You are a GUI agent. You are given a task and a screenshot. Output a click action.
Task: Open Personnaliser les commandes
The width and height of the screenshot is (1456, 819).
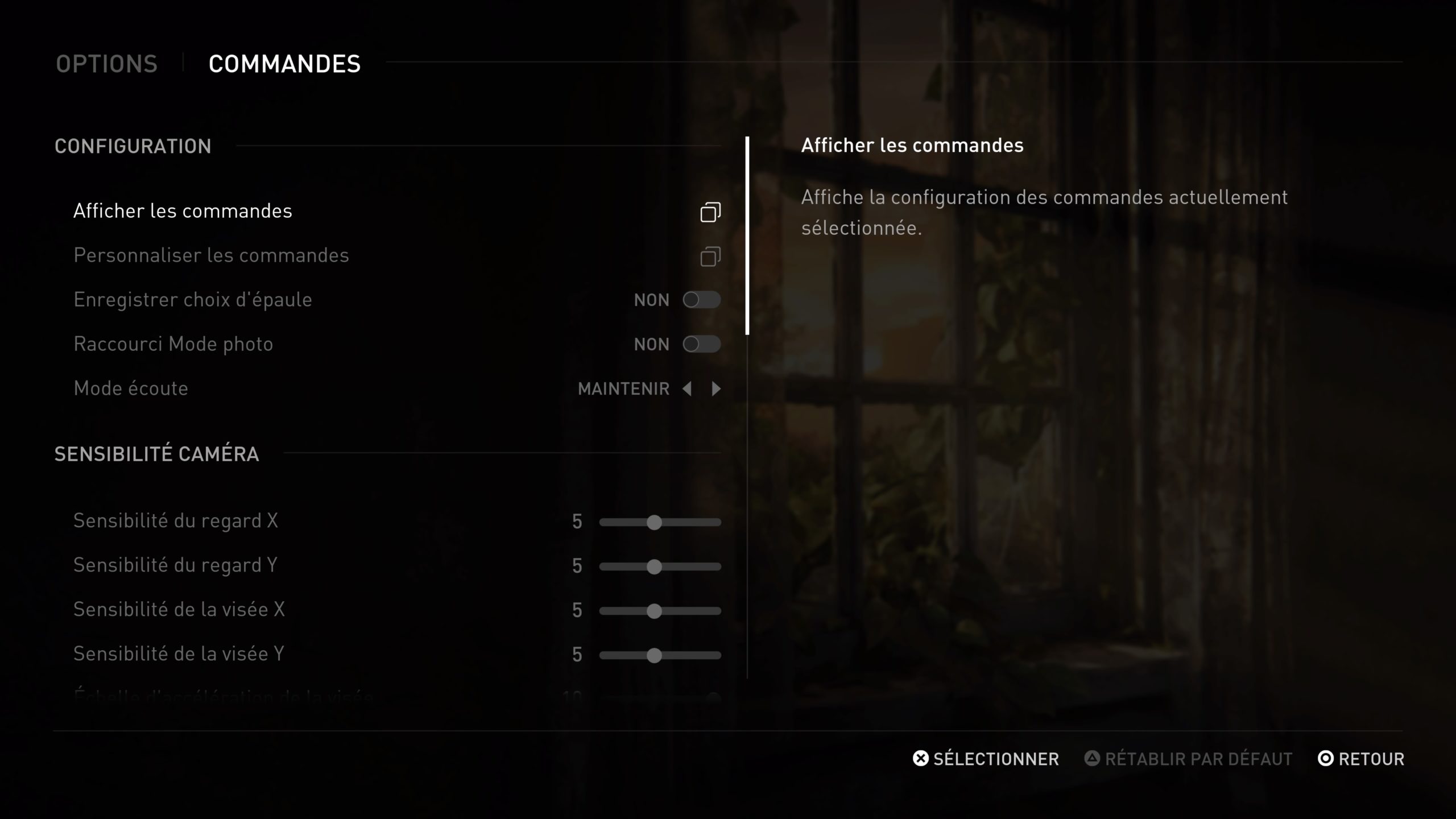(x=211, y=255)
